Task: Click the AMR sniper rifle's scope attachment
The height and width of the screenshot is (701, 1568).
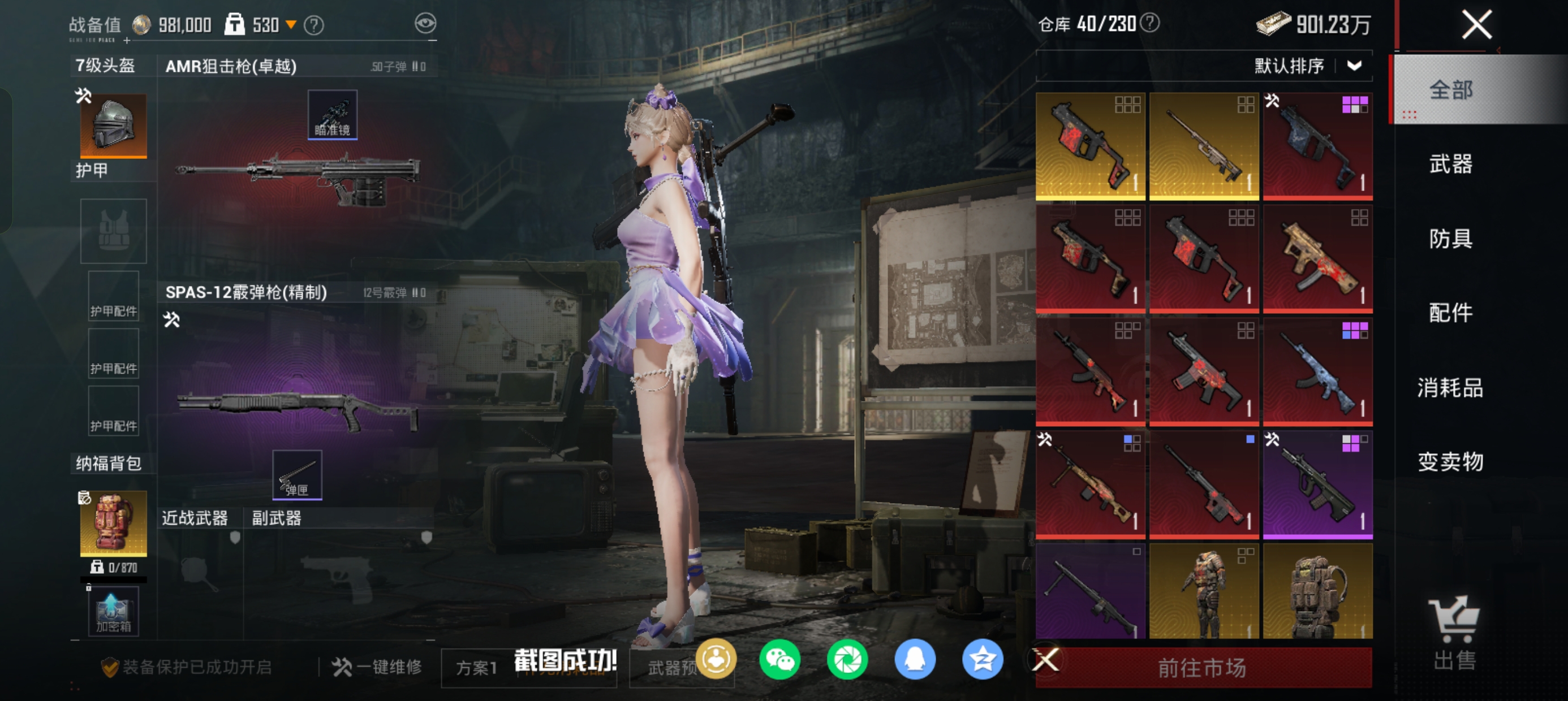Action: click(x=333, y=114)
